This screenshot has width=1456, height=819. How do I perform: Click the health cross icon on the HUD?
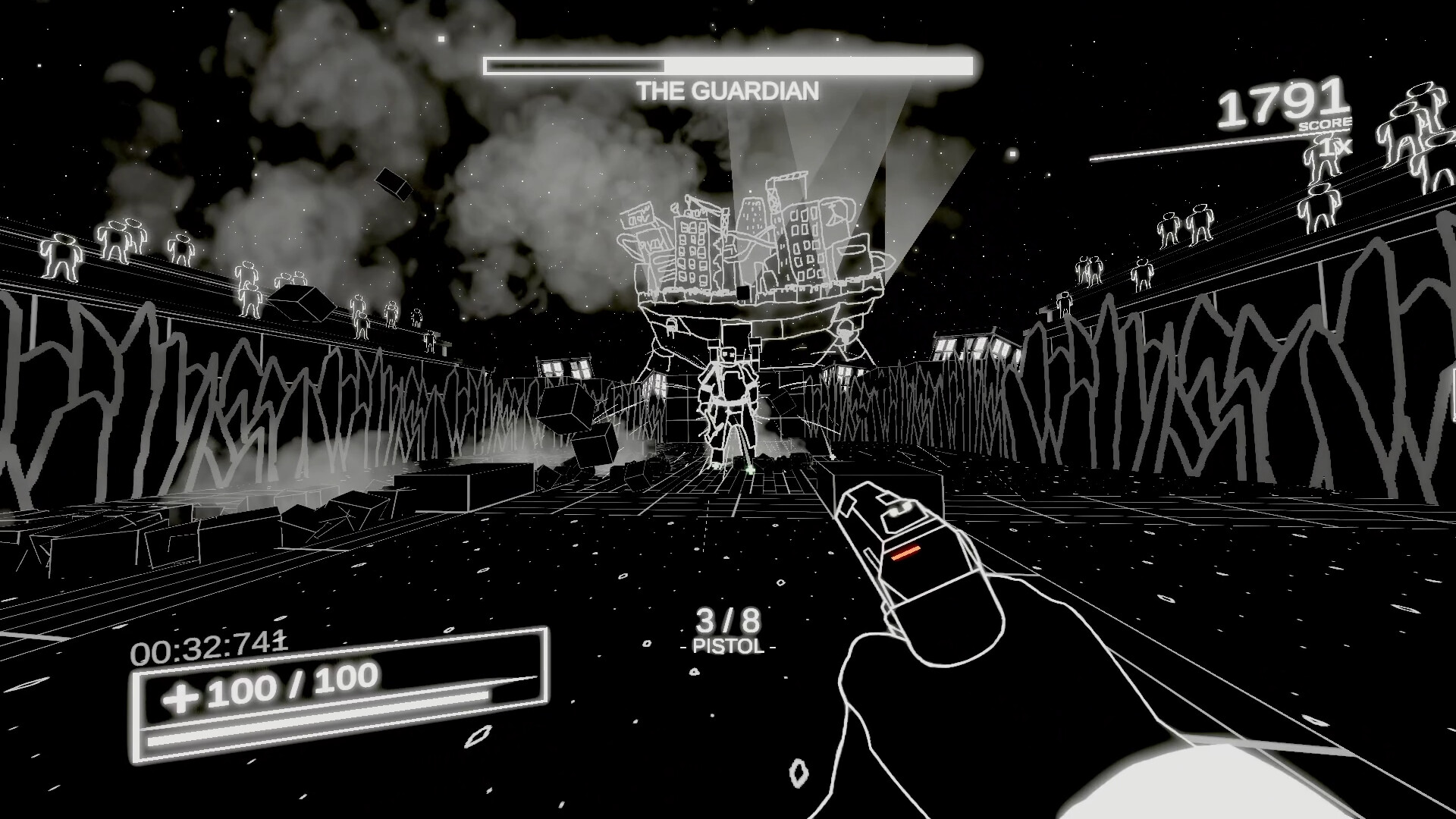[x=180, y=695]
